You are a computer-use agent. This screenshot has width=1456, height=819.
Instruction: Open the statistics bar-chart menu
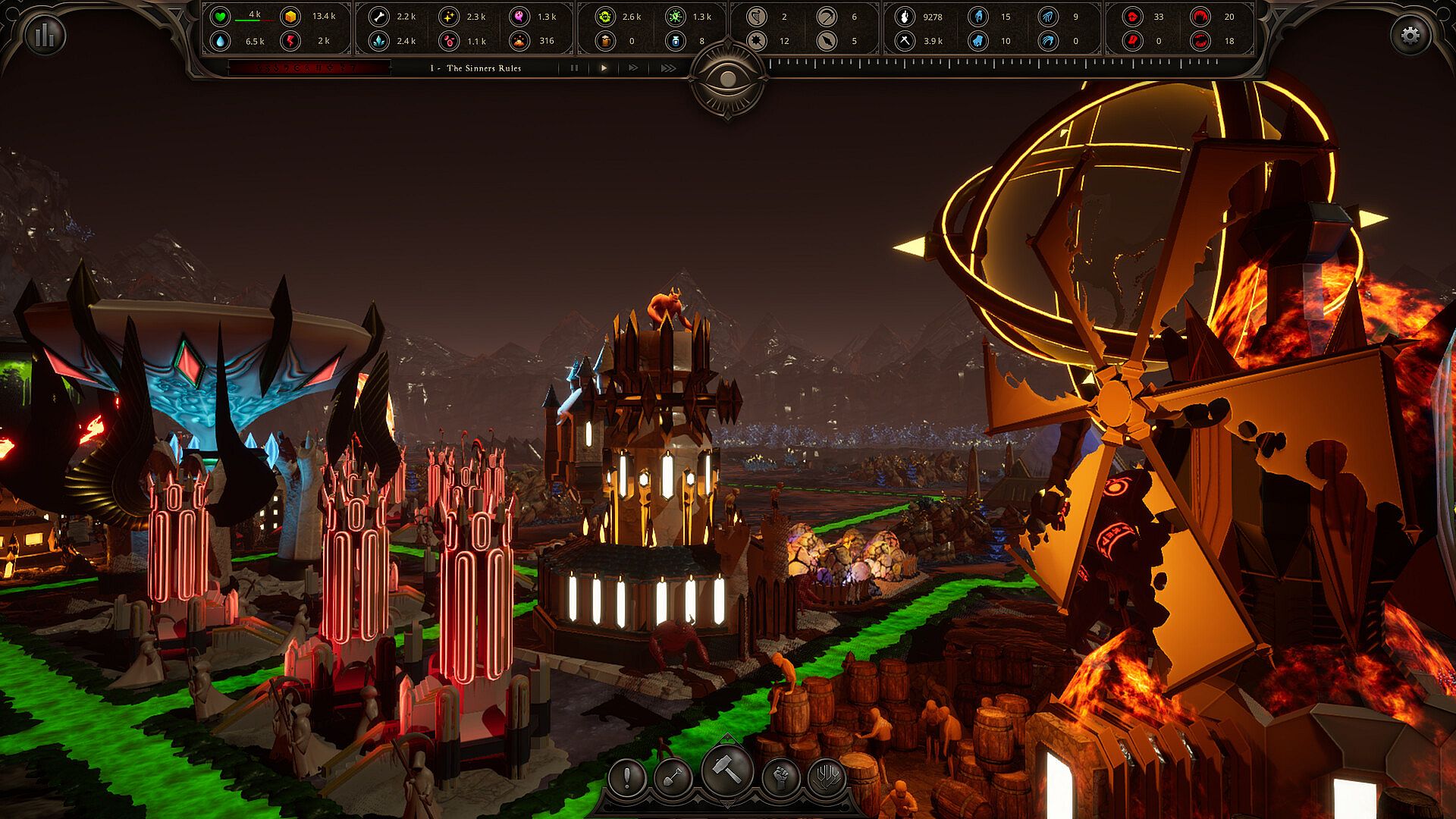[x=45, y=35]
